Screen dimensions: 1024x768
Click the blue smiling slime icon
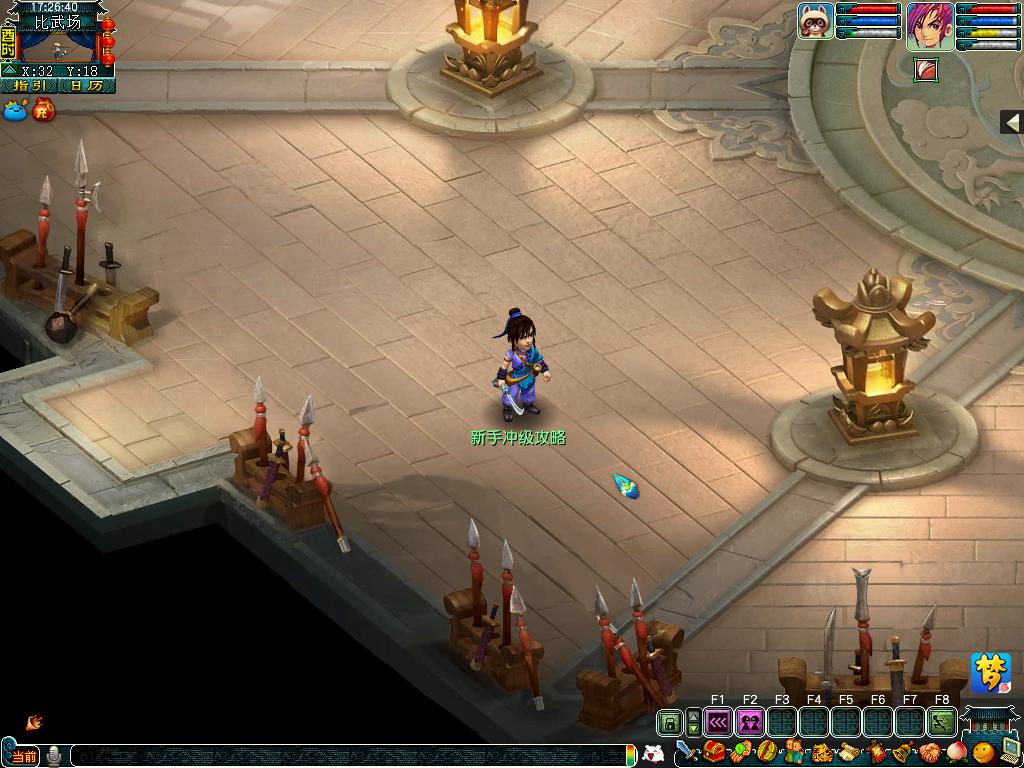click(x=15, y=111)
